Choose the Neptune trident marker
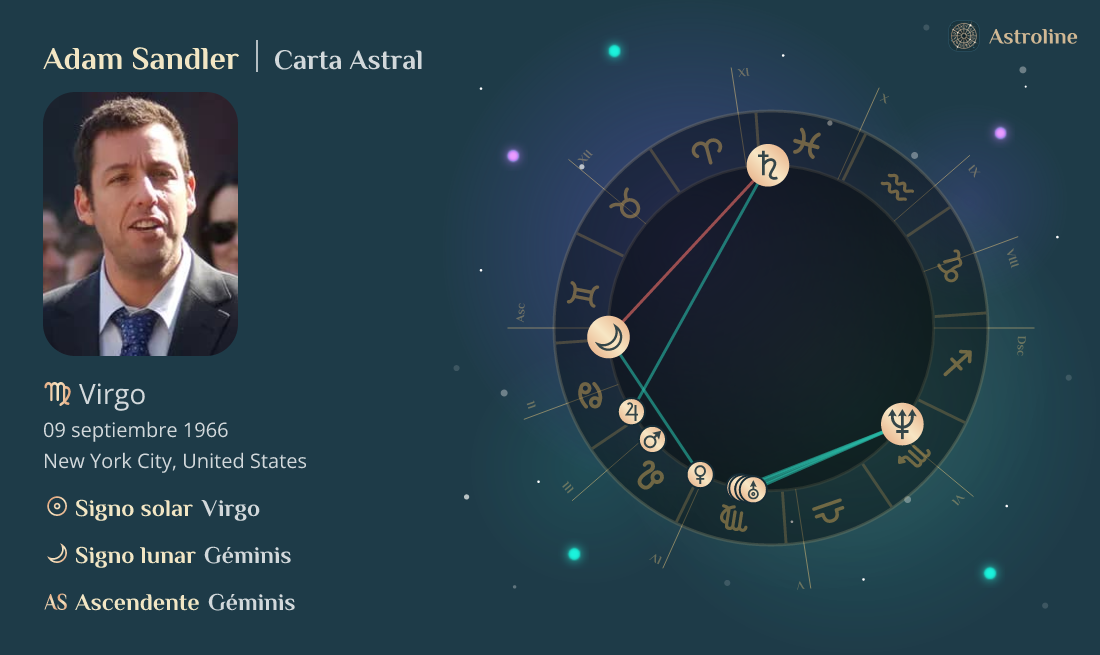Viewport: 1100px width, 655px height. click(902, 425)
